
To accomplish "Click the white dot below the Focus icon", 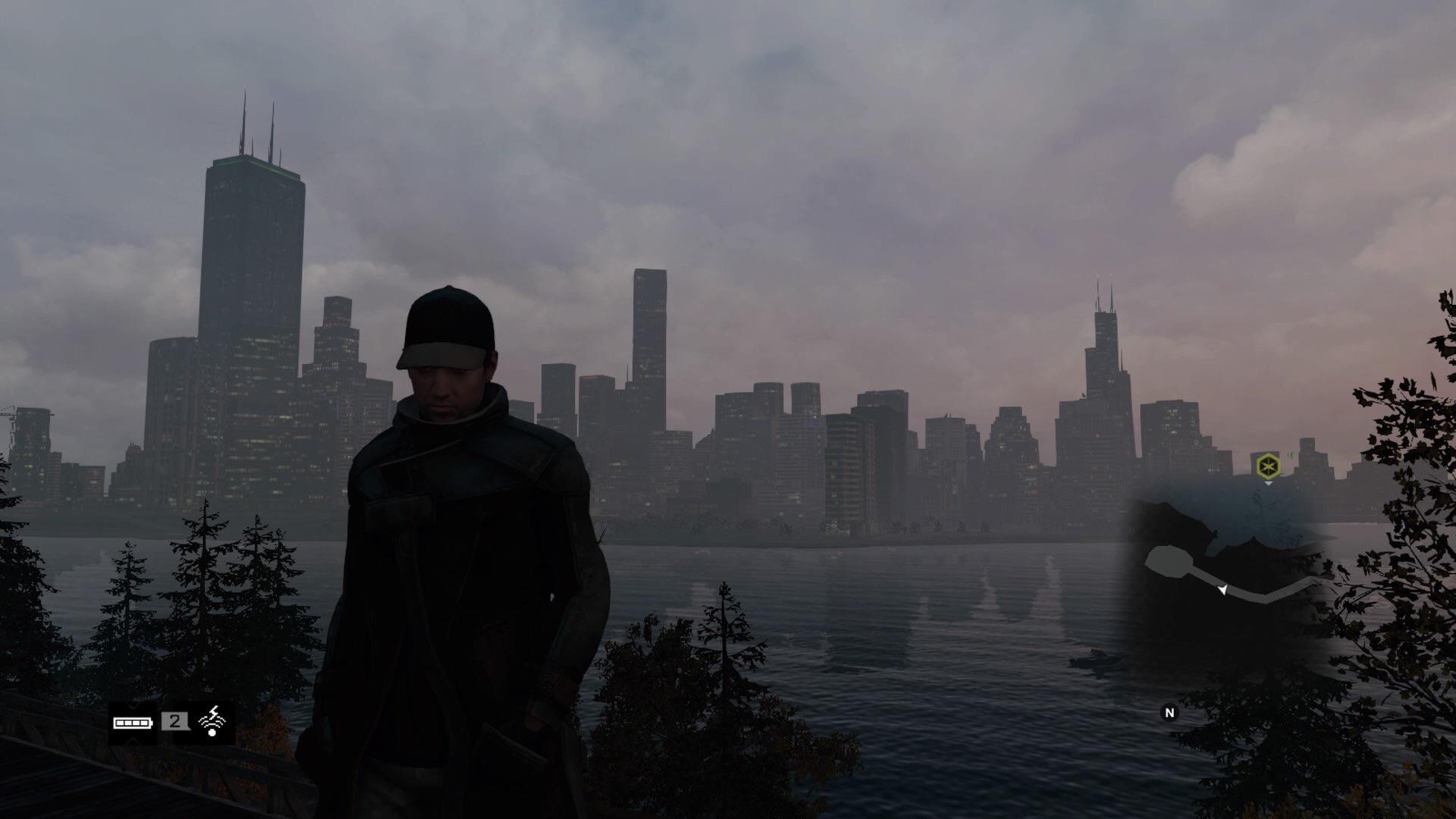I will point(212,733).
